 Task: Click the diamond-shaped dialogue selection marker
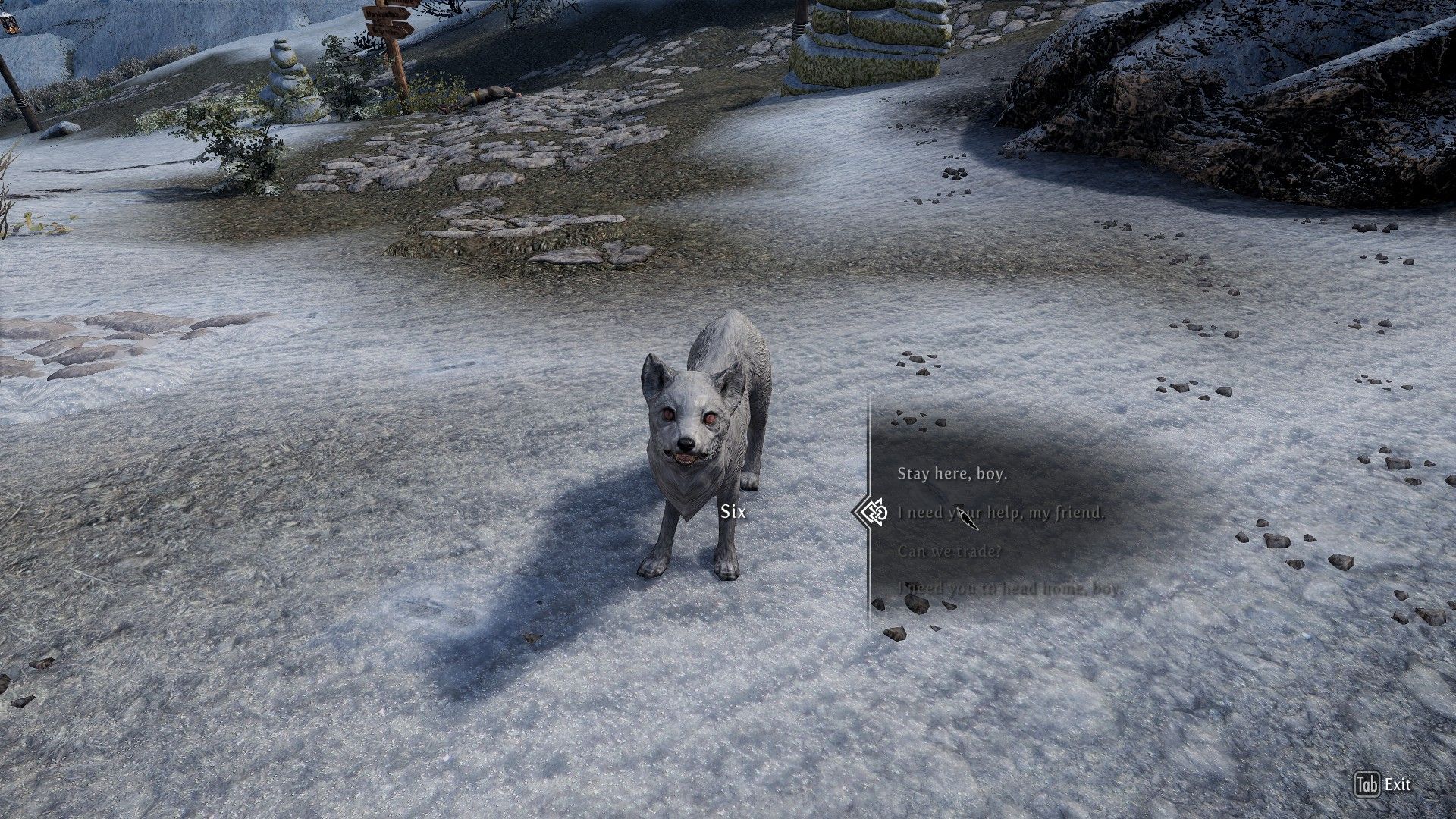click(874, 513)
